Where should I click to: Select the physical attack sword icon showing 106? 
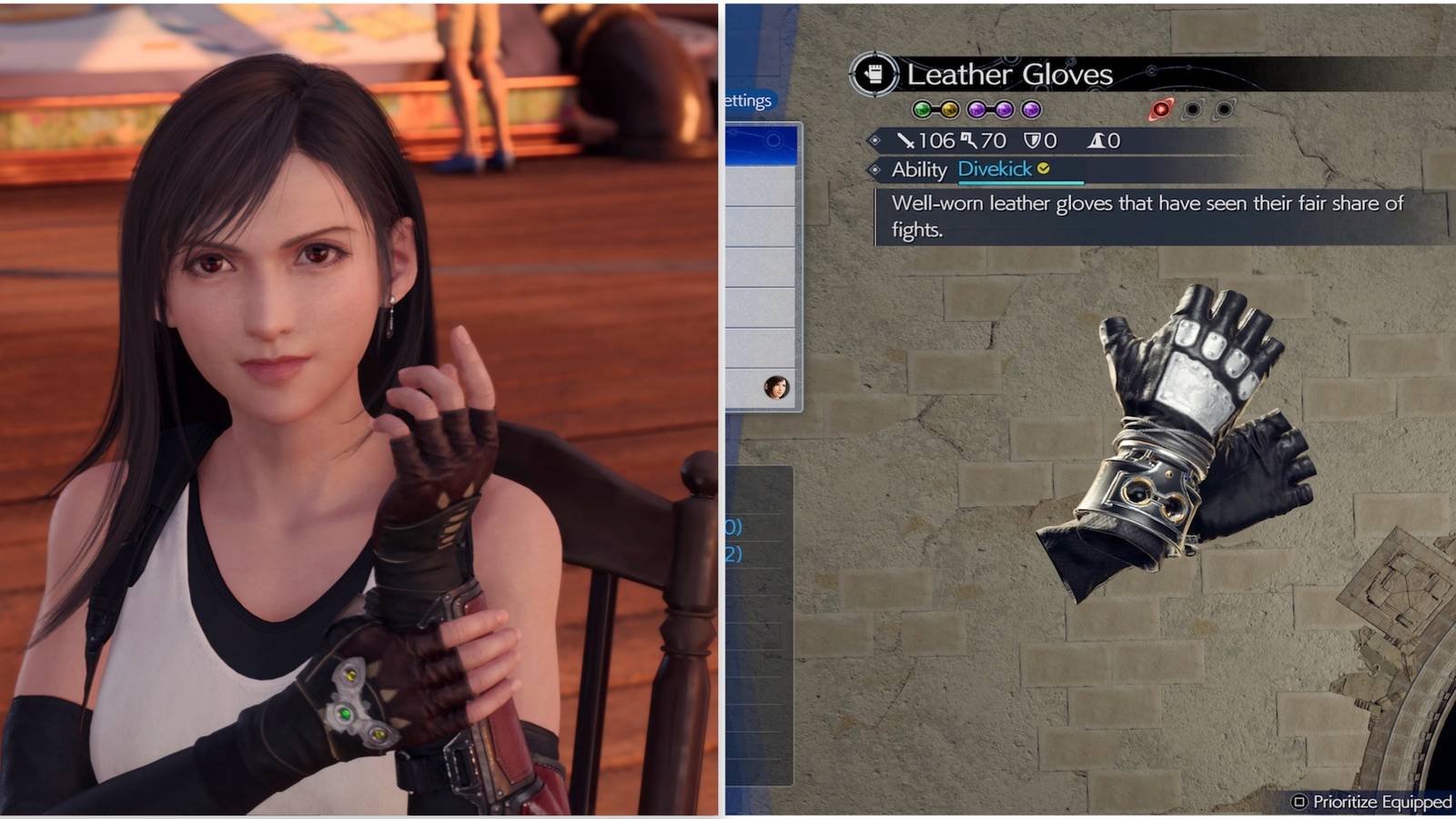(909, 141)
